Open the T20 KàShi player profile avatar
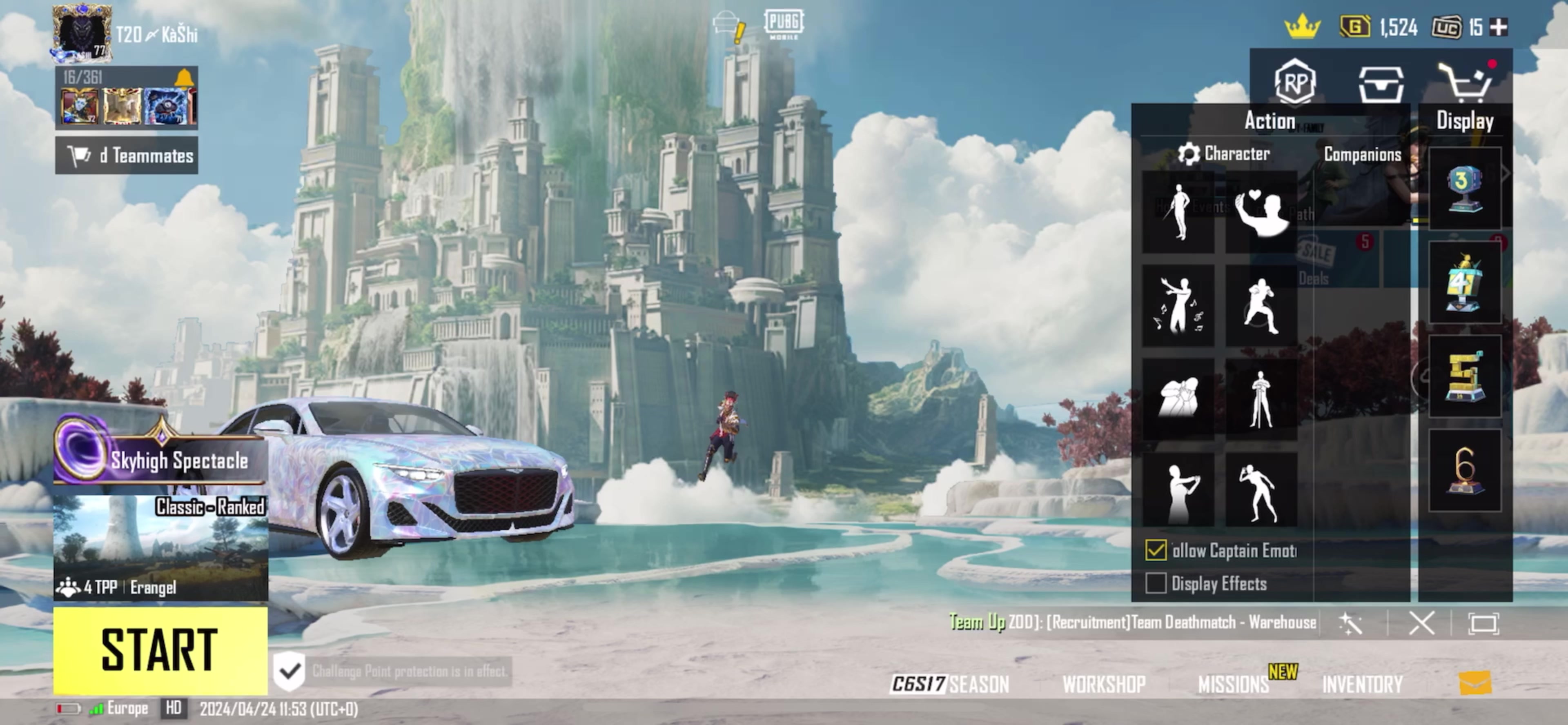 point(82,33)
